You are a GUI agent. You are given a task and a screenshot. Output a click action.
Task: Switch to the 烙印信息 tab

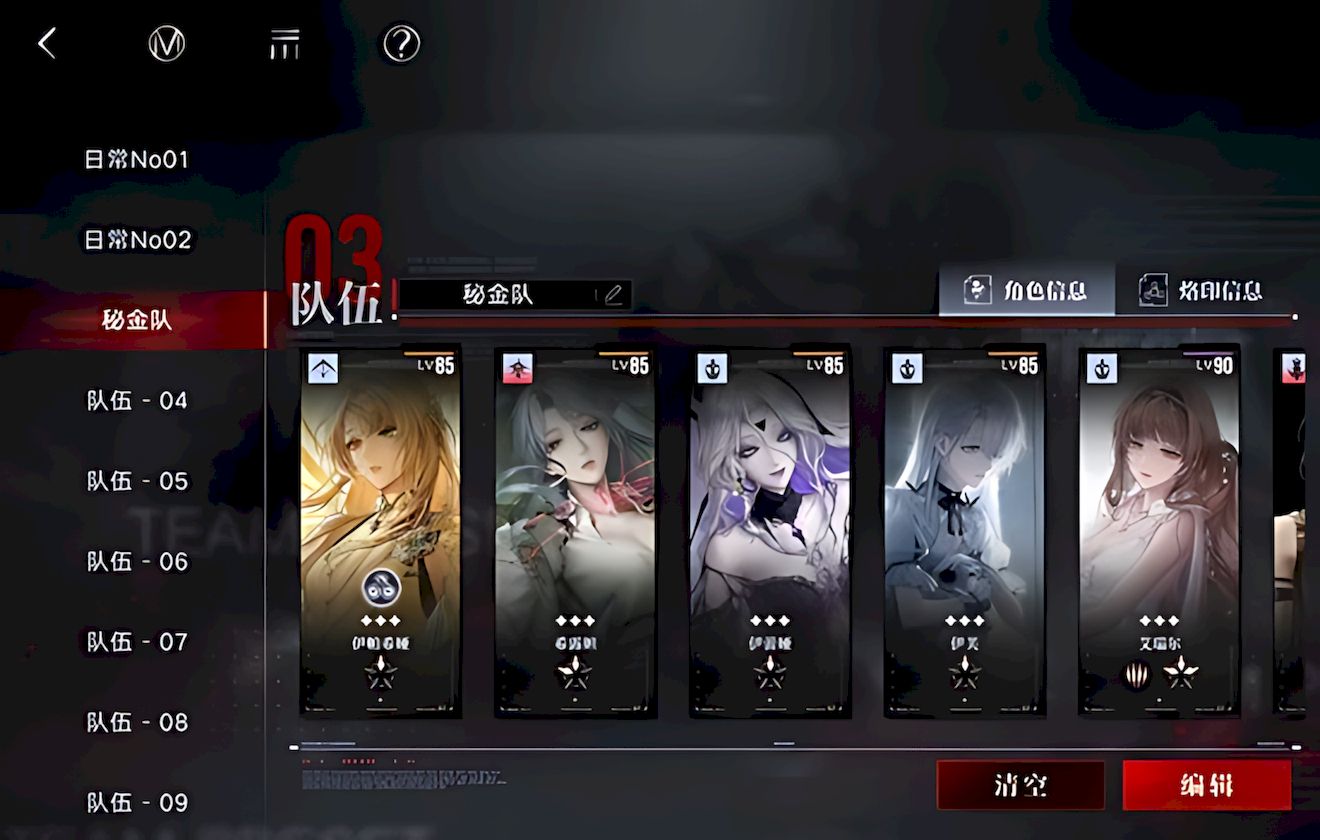coord(1201,291)
